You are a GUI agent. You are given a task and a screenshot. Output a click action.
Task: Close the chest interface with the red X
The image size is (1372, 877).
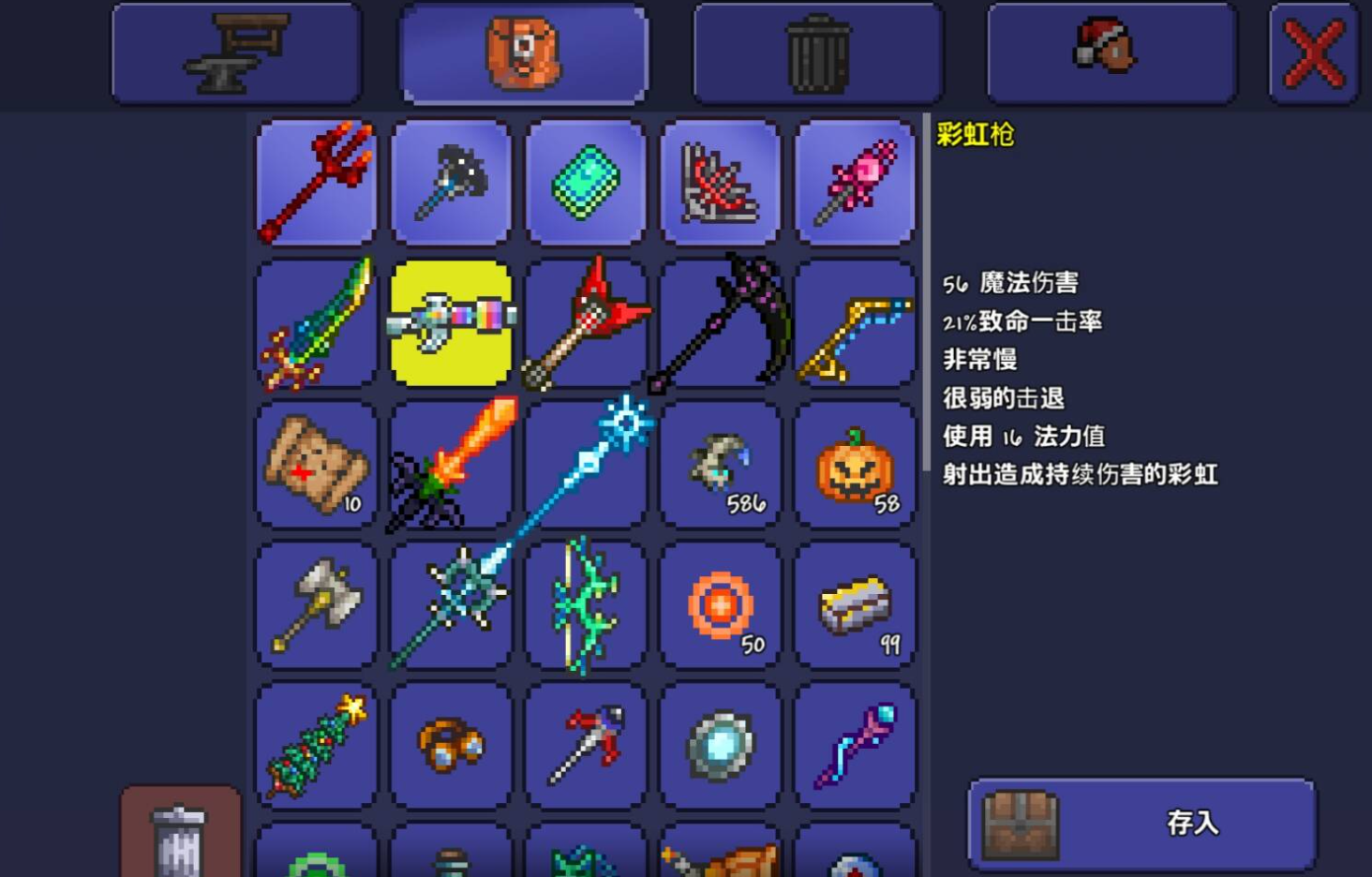click(1311, 53)
